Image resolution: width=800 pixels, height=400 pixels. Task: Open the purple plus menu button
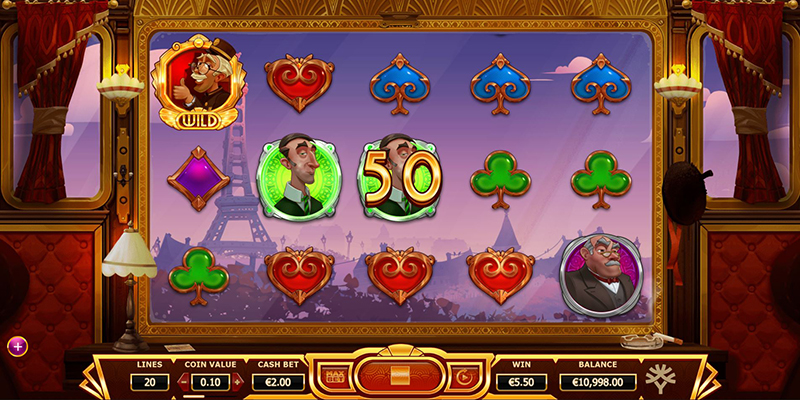[17, 346]
